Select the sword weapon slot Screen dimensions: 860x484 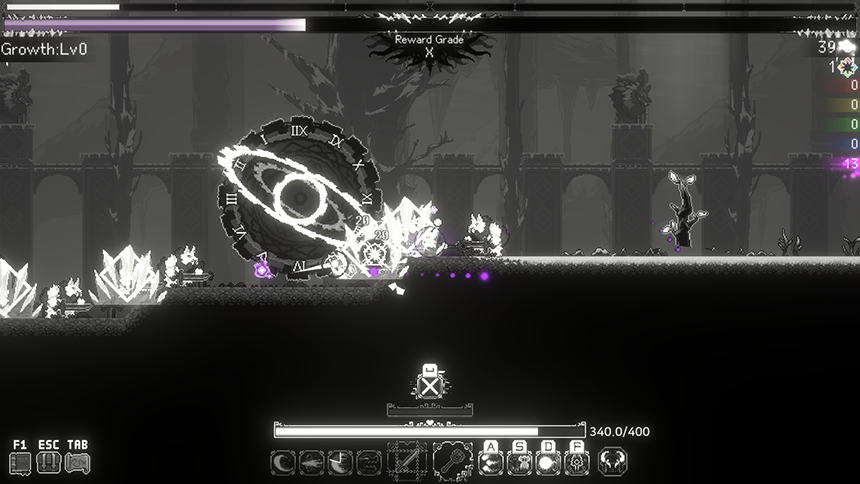pyautogui.click(x=407, y=462)
